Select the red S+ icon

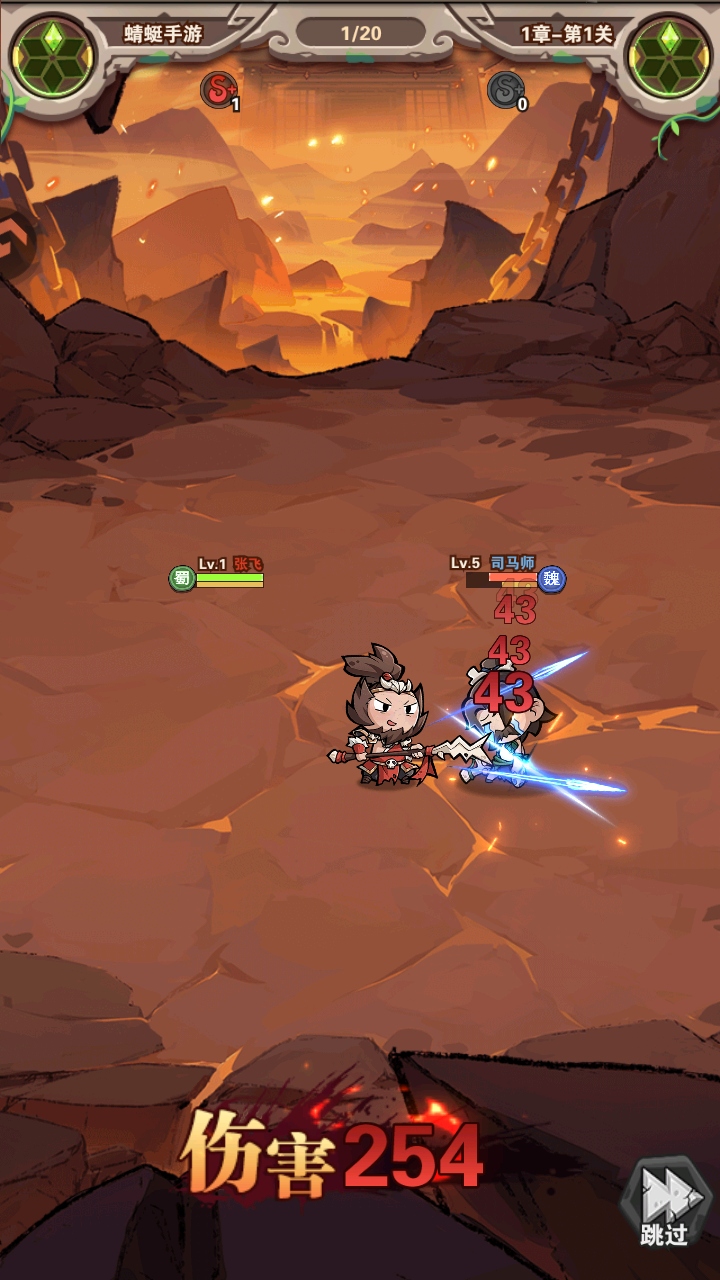click(219, 90)
